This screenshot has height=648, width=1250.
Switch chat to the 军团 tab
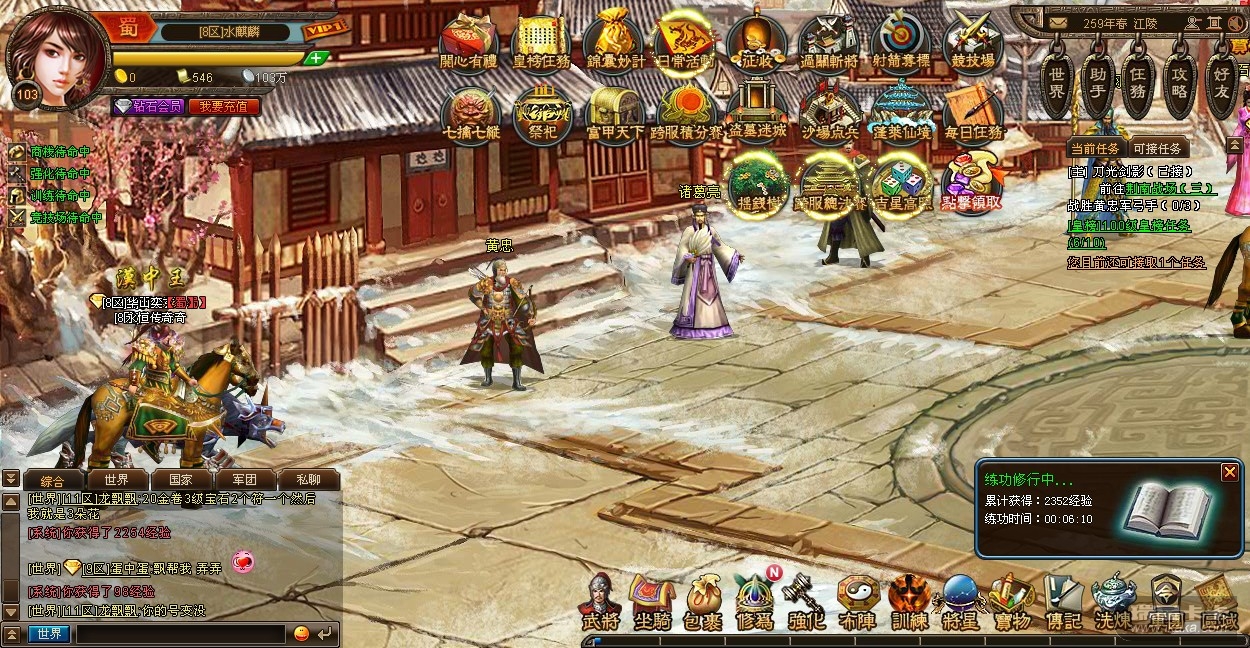[244, 480]
